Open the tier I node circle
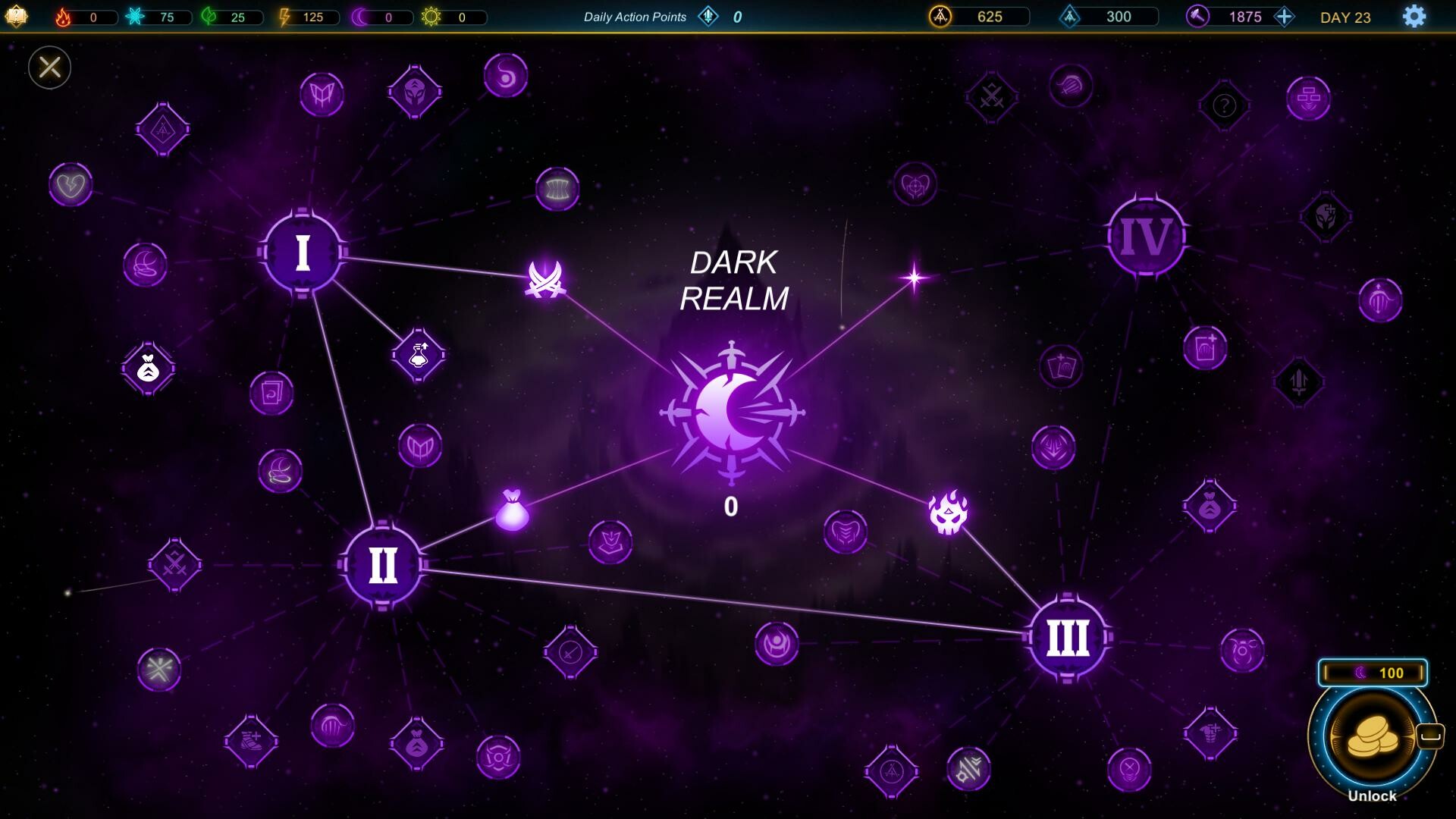 (x=303, y=253)
